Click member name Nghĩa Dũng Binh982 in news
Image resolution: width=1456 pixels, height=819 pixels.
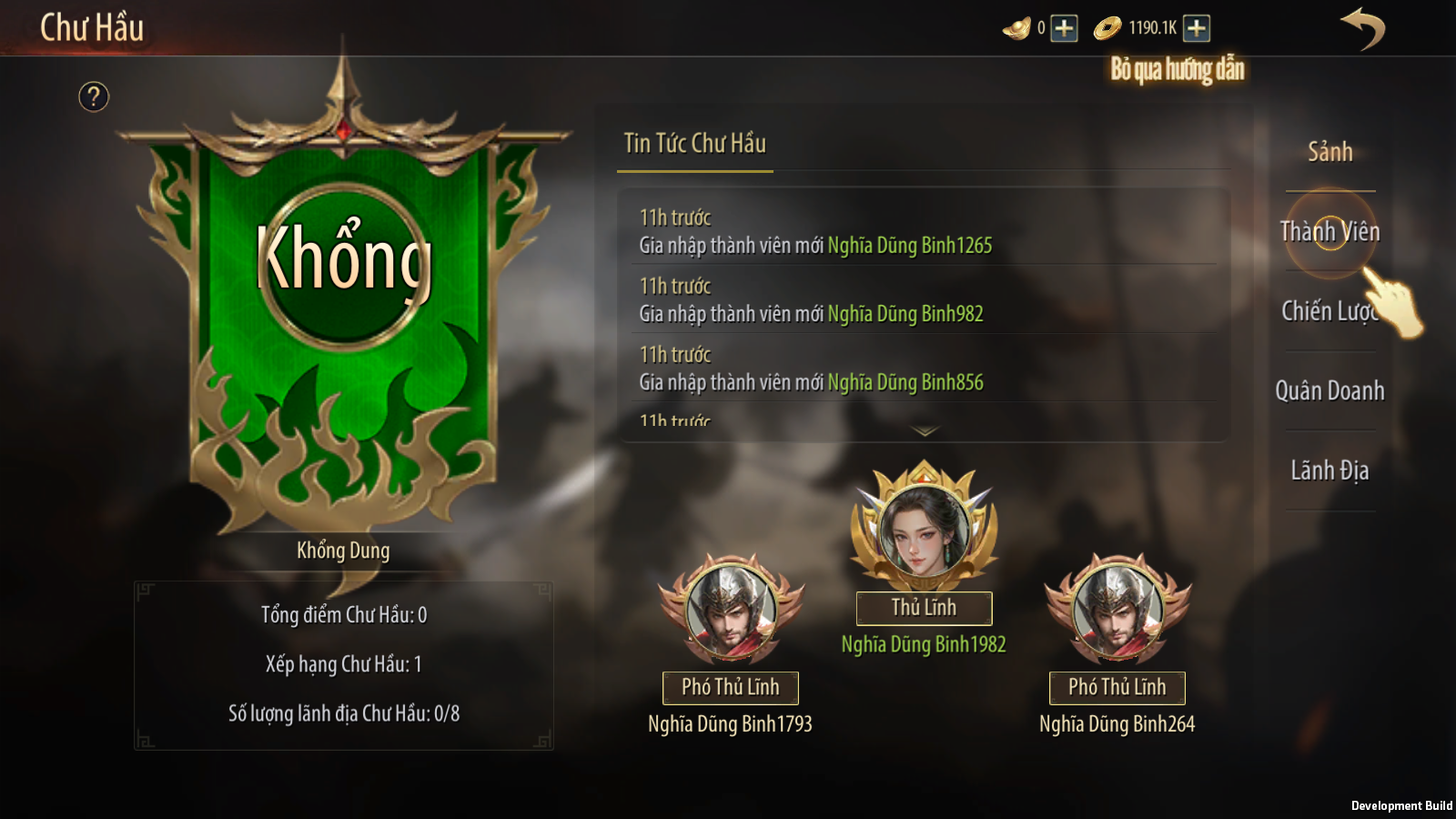tap(905, 314)
